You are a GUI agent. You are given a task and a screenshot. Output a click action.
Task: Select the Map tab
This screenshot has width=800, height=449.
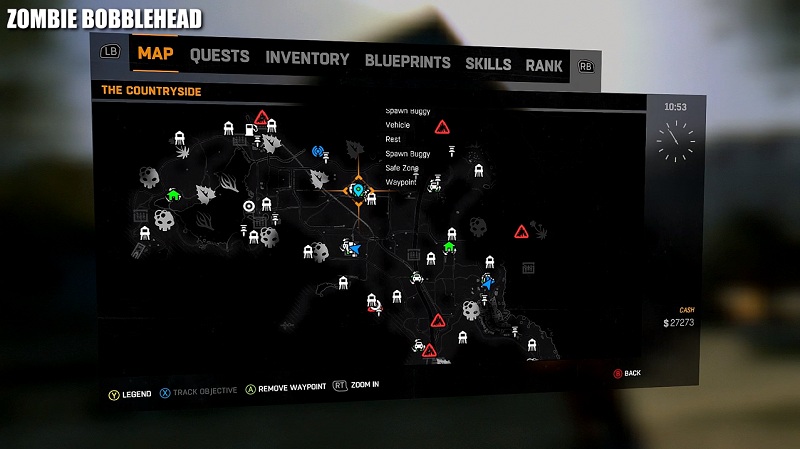click(156, 54)
